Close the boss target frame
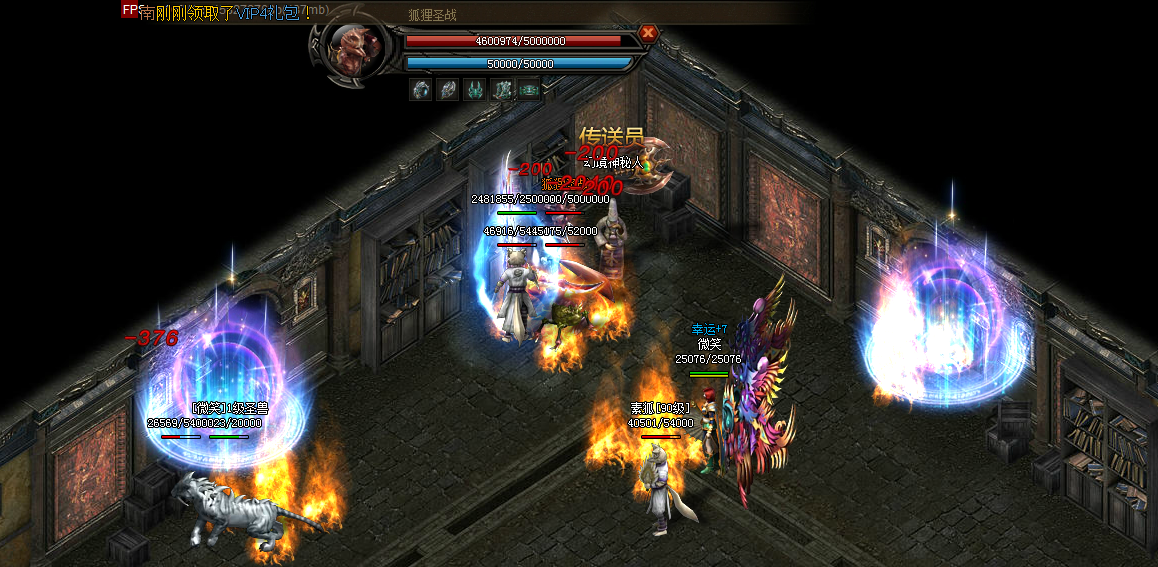This screenshot has width=1158, height=567. click(648, 33)
